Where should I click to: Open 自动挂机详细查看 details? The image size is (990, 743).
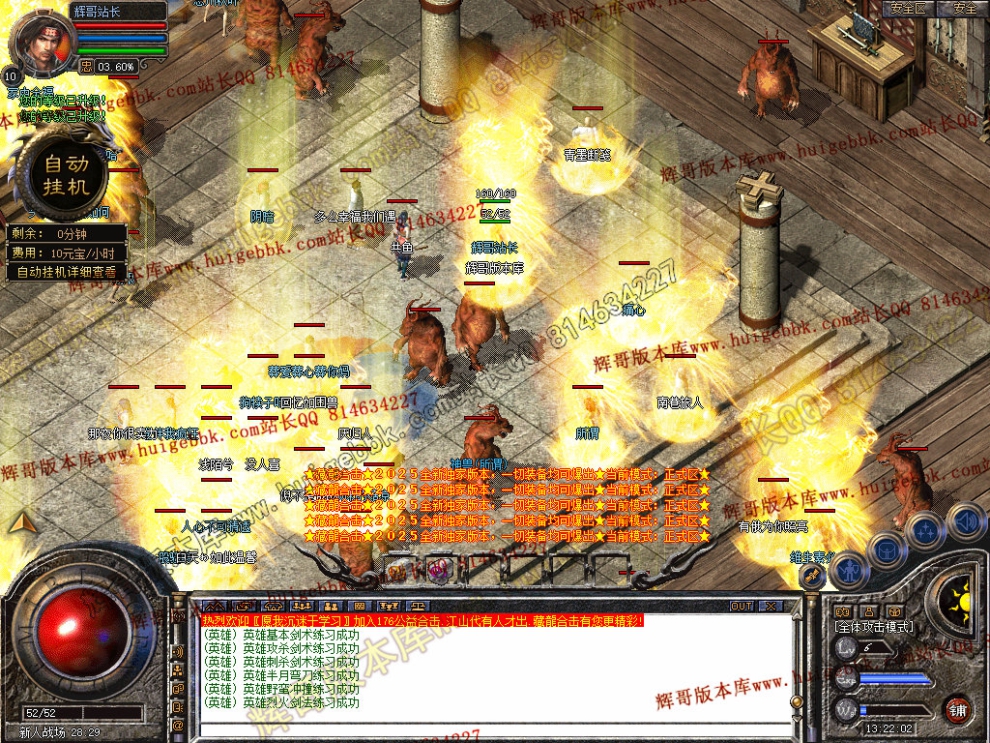pyautogui.click(x=67, y=271)
